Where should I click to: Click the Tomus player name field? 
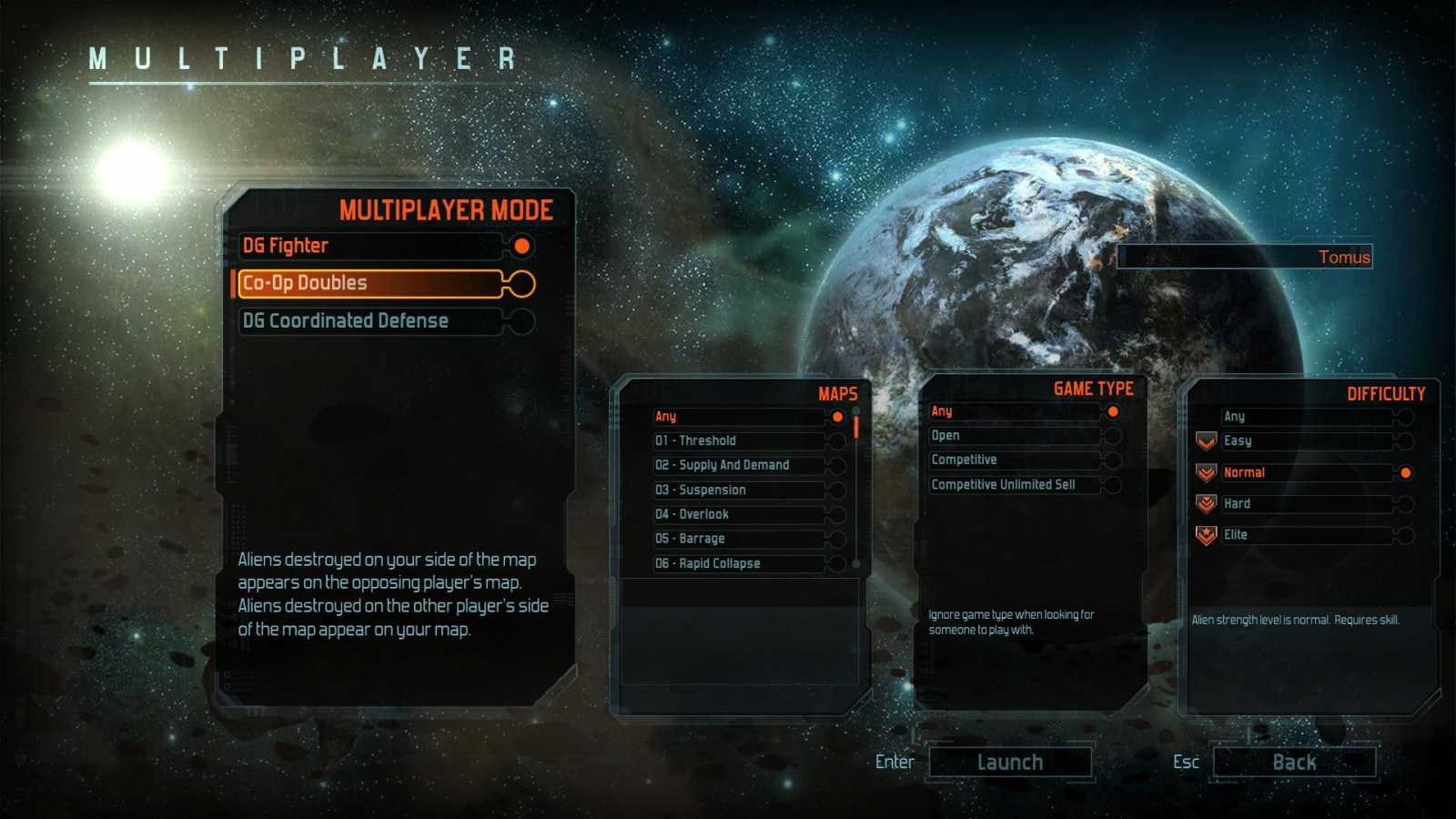[1247, 257]
